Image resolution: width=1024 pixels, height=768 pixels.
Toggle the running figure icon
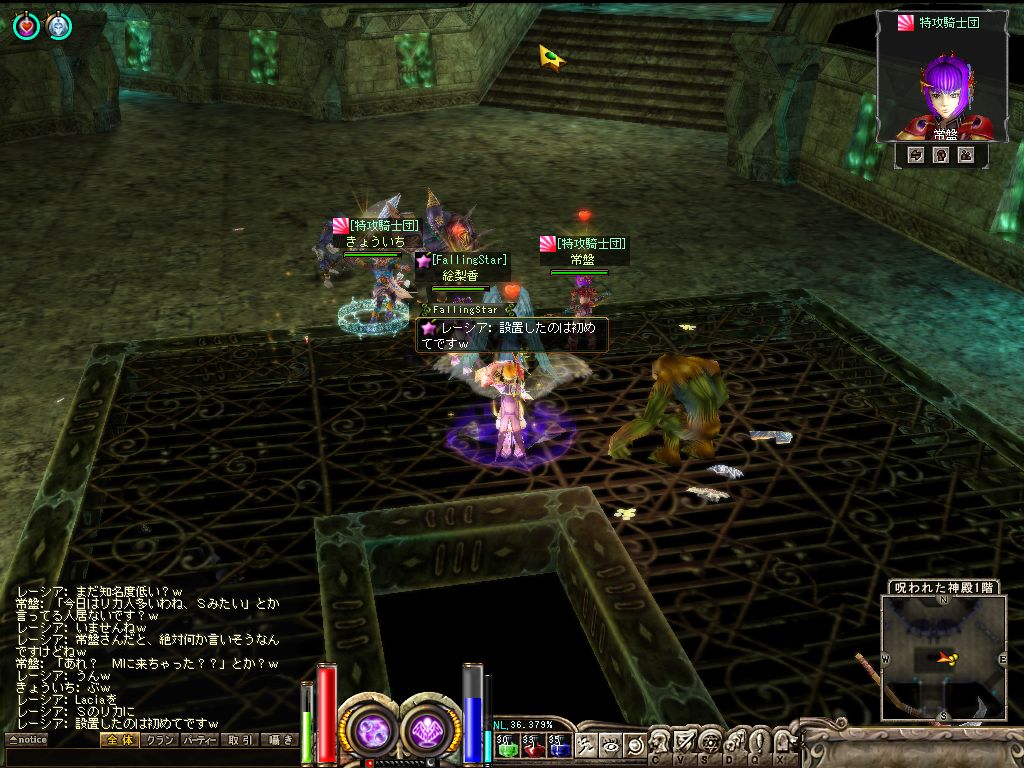587,745
